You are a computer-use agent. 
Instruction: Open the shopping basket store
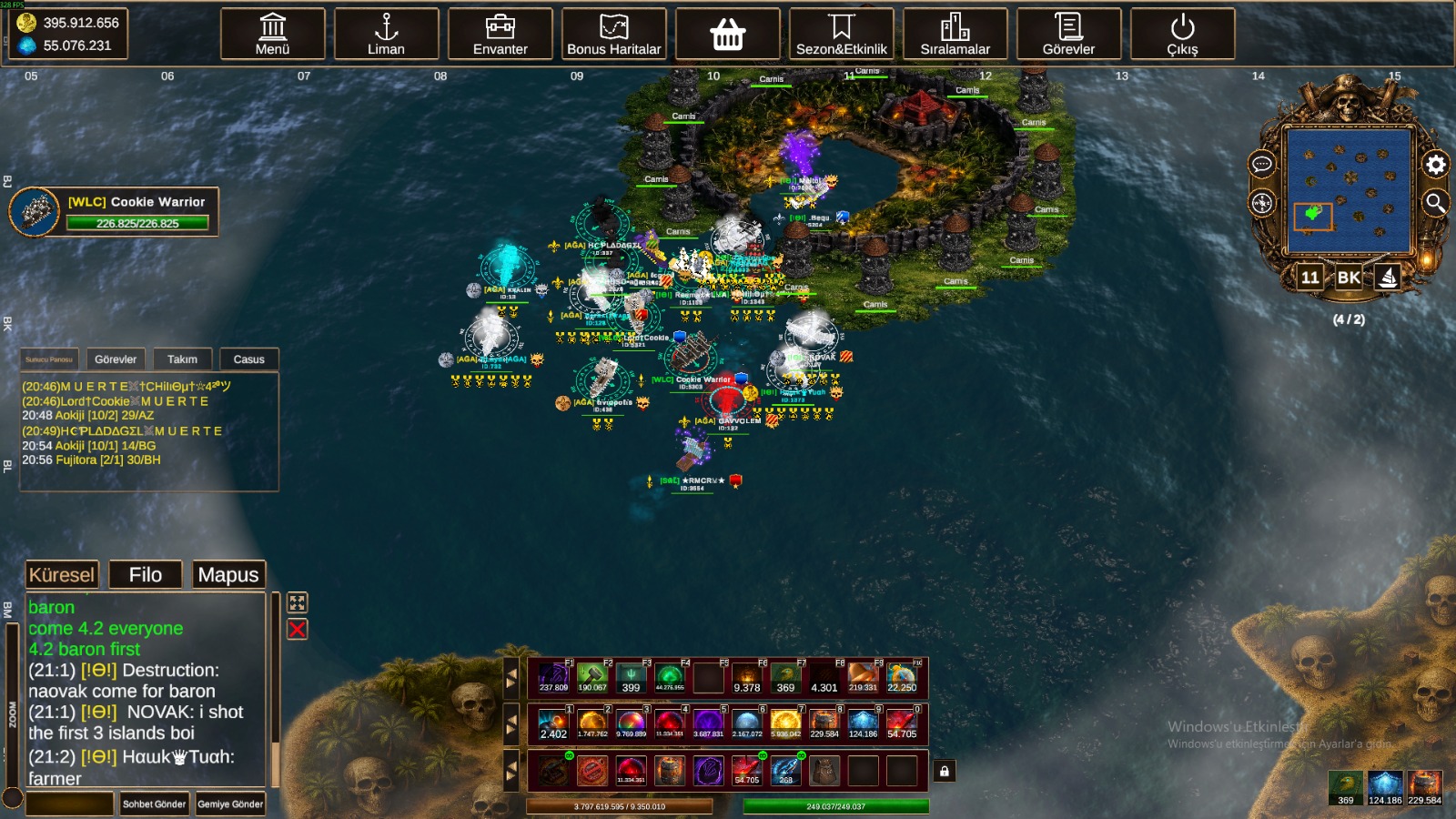(727, 35)
